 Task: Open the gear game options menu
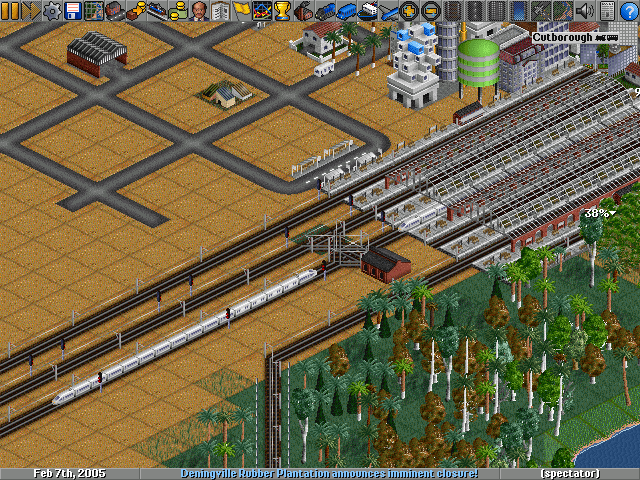(x=52, y=11)
